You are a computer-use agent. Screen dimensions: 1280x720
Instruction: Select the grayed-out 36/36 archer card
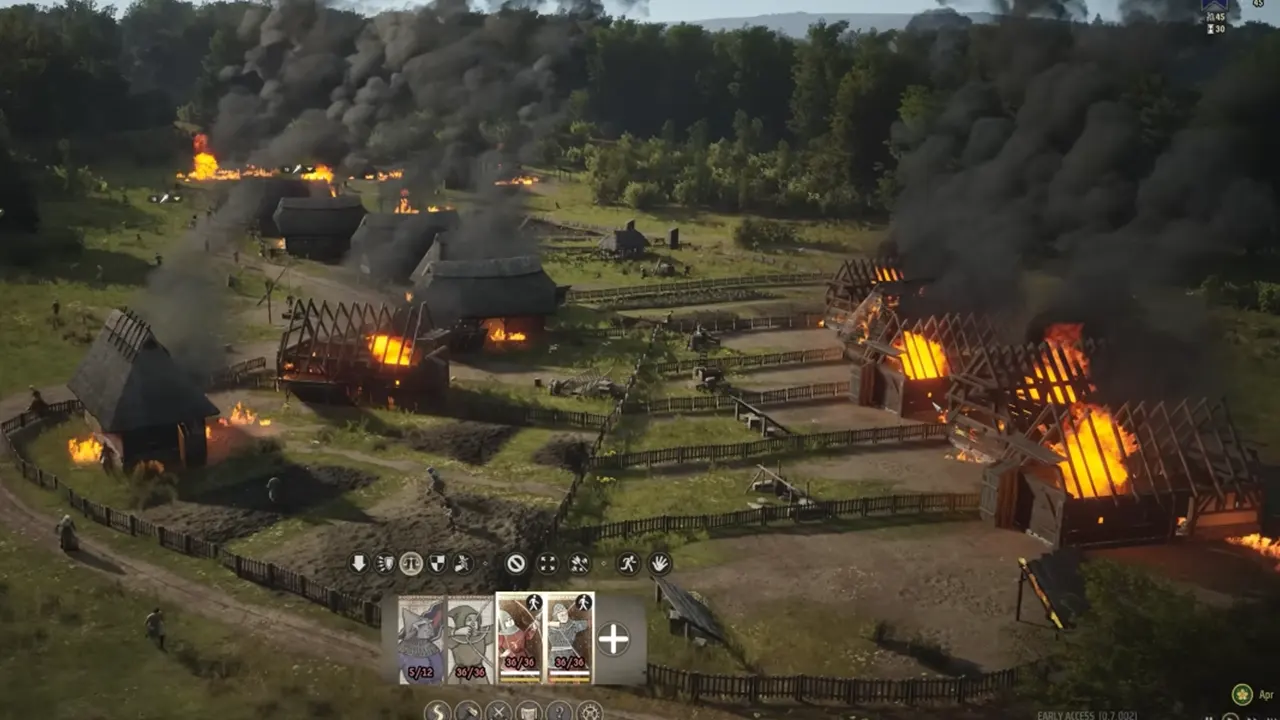coord(468,639)
